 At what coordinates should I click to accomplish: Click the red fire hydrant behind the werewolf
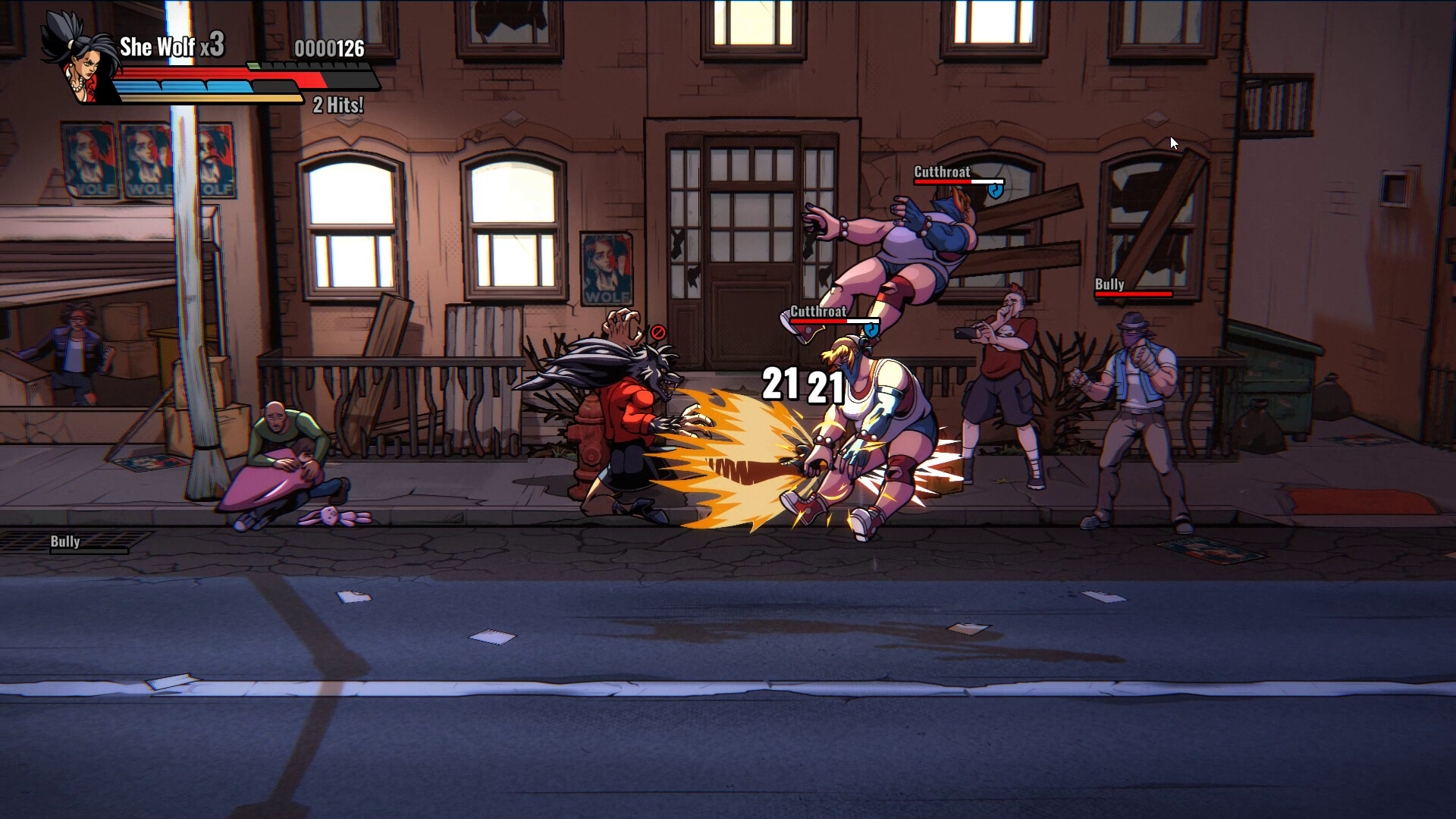588,440
